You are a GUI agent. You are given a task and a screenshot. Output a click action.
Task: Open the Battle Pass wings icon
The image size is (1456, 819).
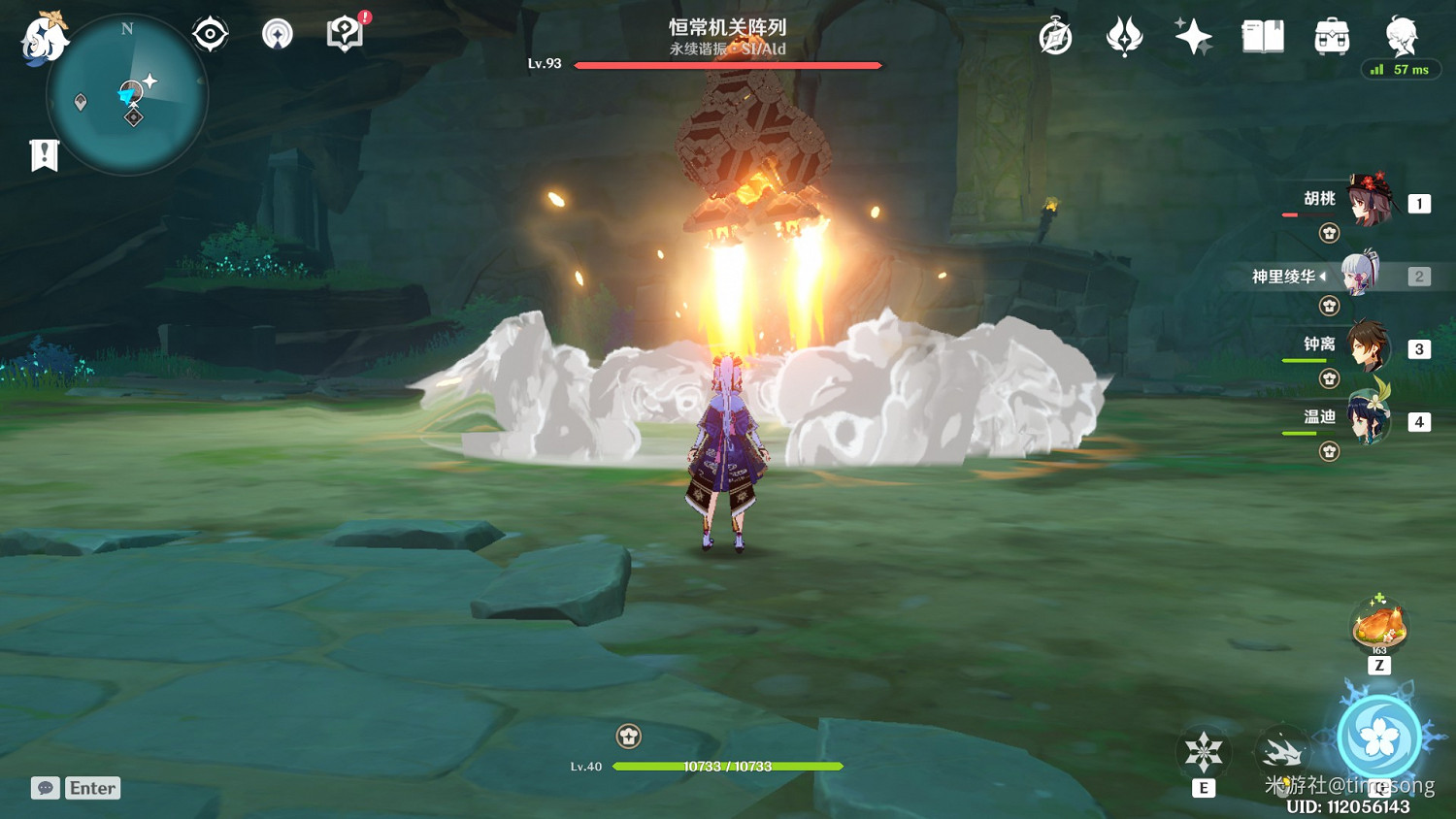(x=1126, y=35)
